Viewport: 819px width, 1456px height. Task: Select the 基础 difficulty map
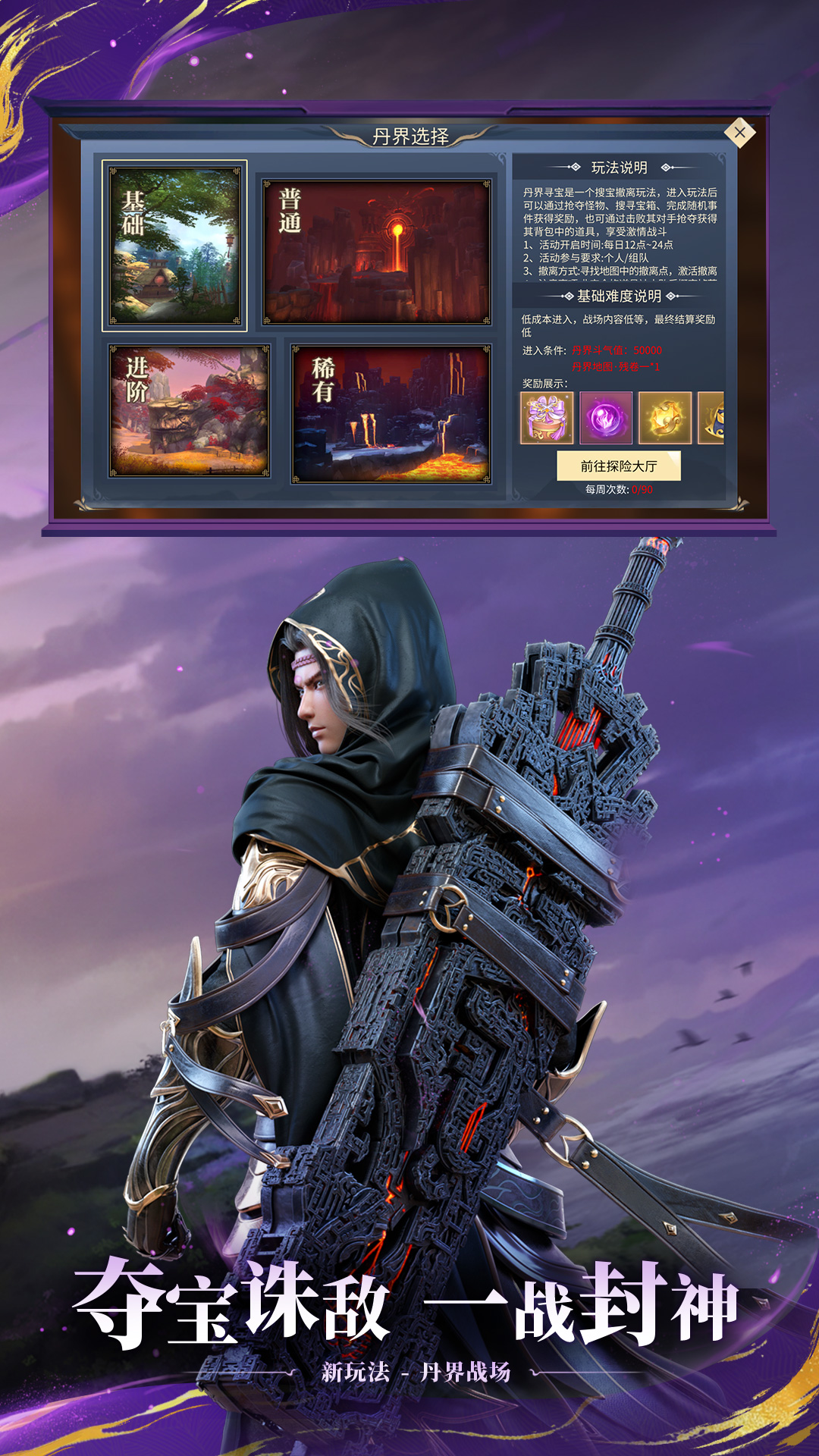point(175,246)
